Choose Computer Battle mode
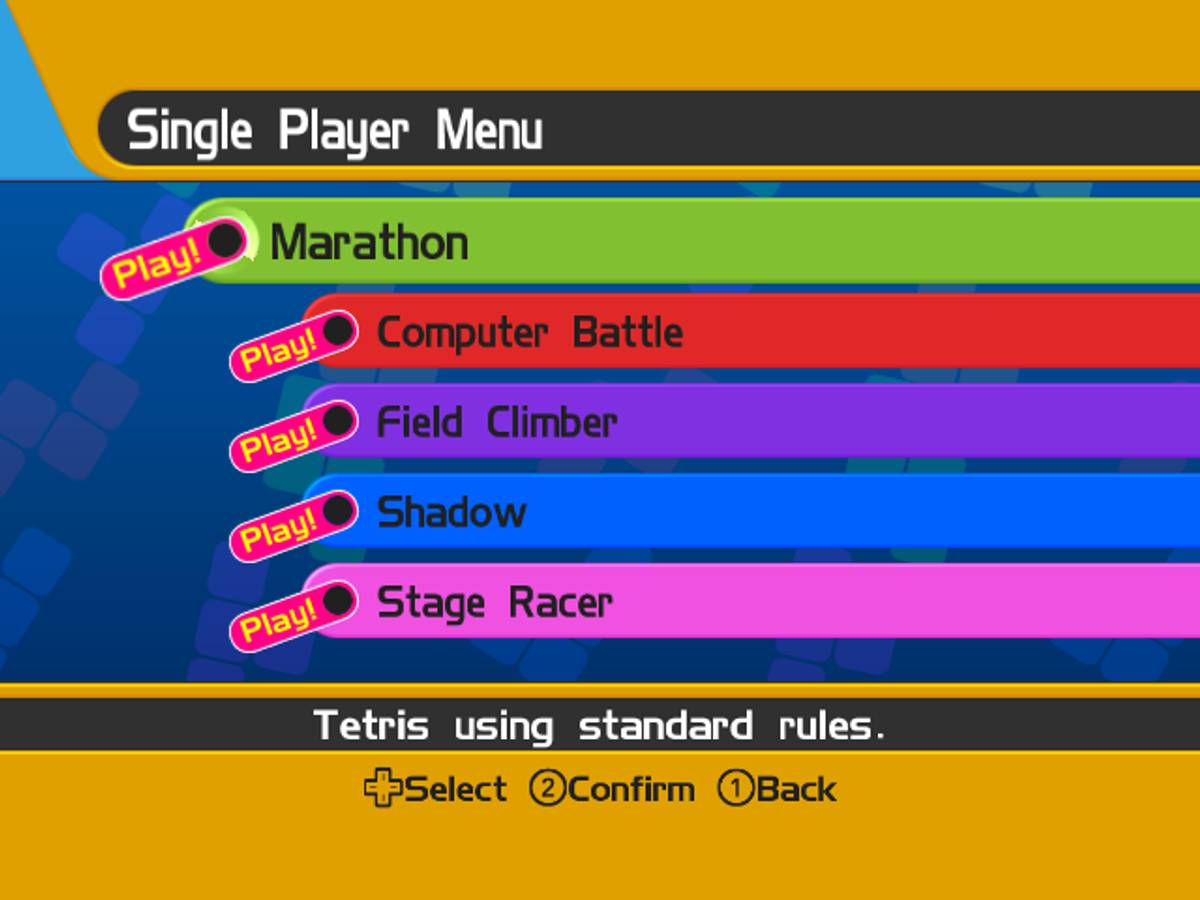Image resolution: width=1200 pixels, height=900 pixels. click(529, 333)
